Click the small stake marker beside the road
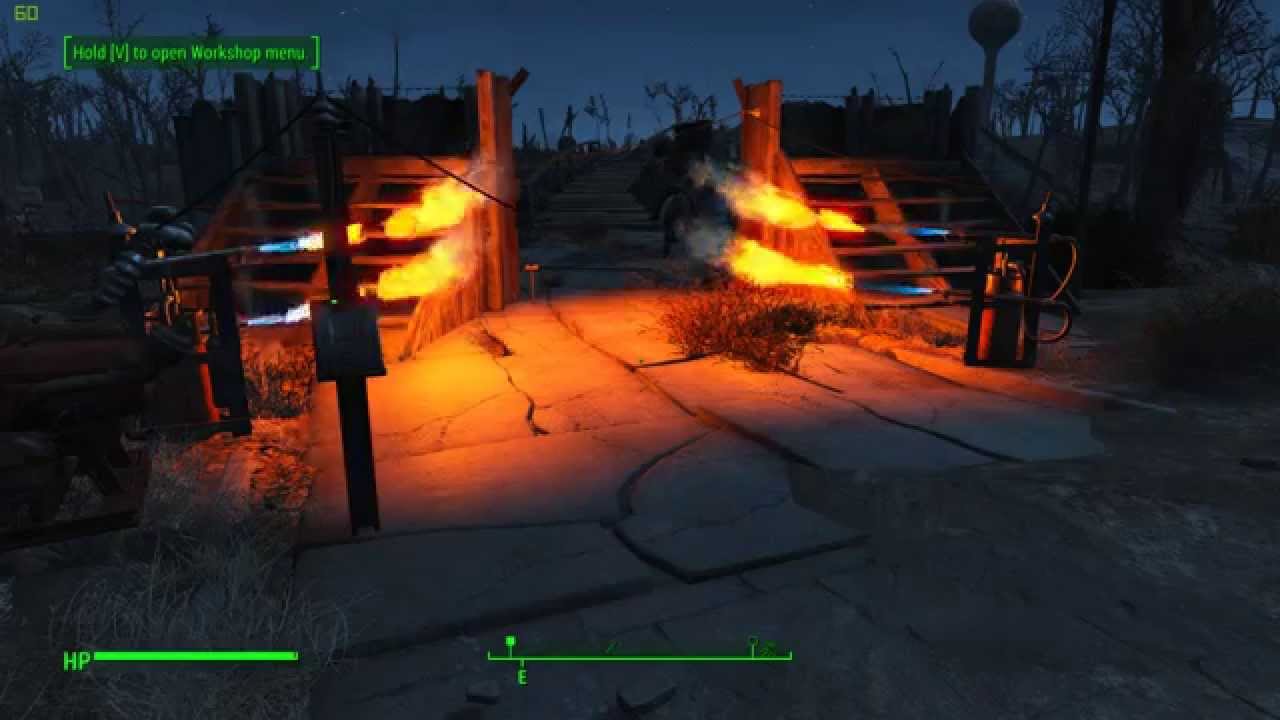 point(530,277)
